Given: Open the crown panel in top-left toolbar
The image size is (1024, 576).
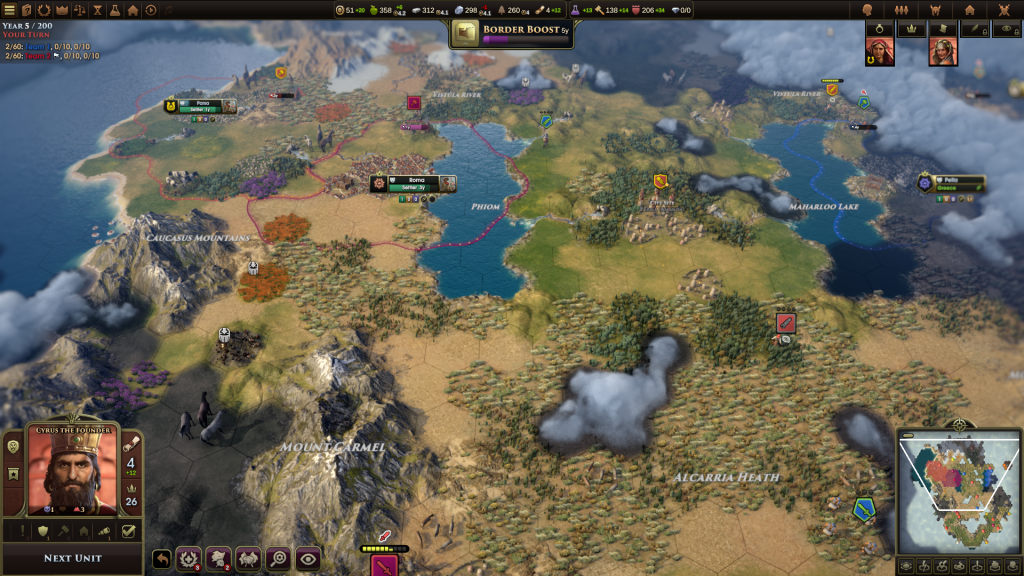Looking at the screenshot, I should 61,10.
